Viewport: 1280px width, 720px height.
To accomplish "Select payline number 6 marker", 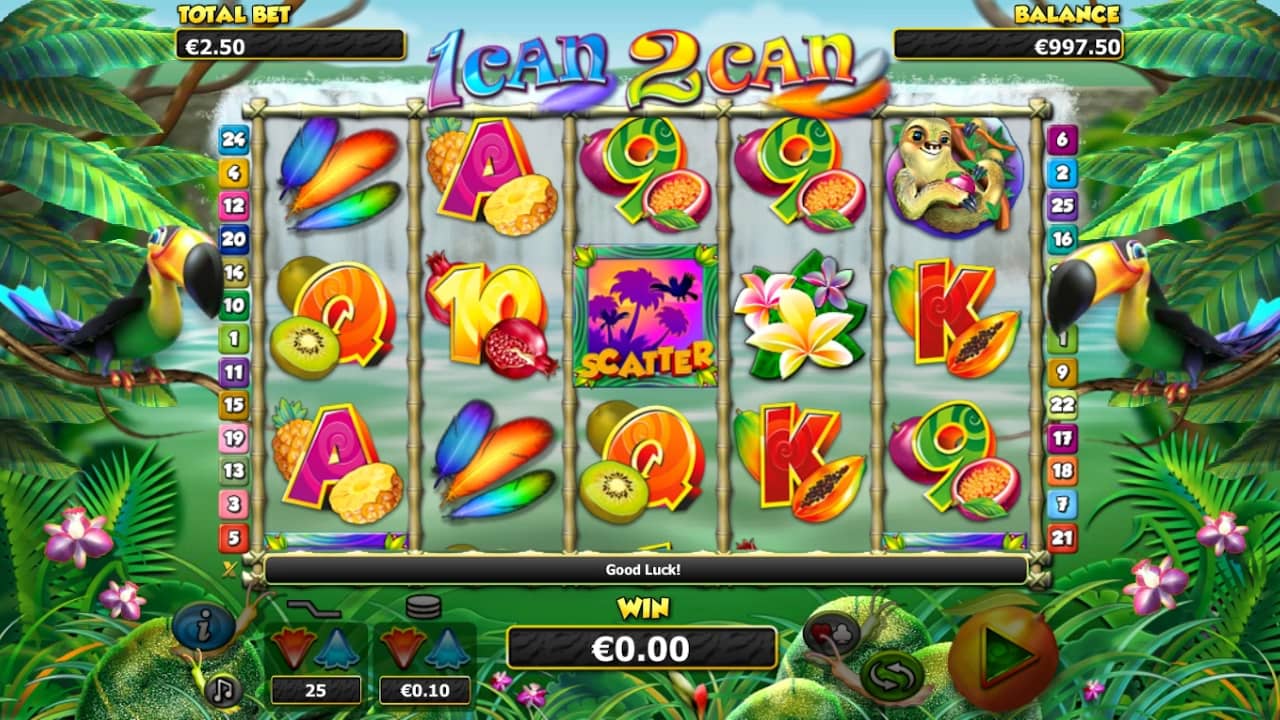I will click(x=1061, y=140).
